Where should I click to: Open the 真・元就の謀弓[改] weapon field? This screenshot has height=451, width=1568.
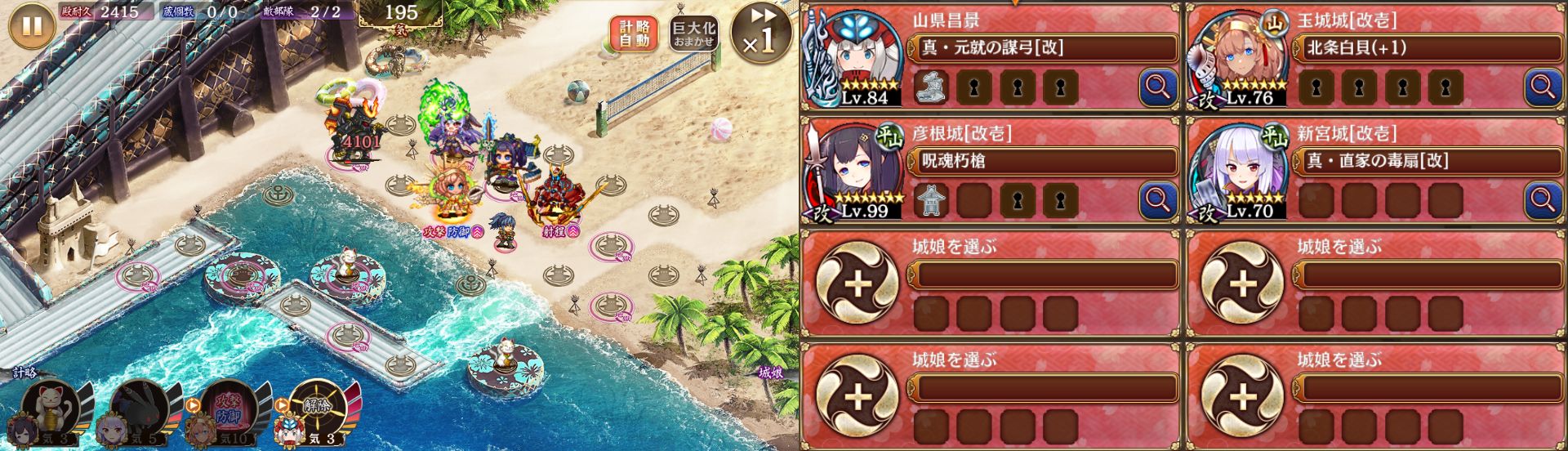coord(1044,48)
